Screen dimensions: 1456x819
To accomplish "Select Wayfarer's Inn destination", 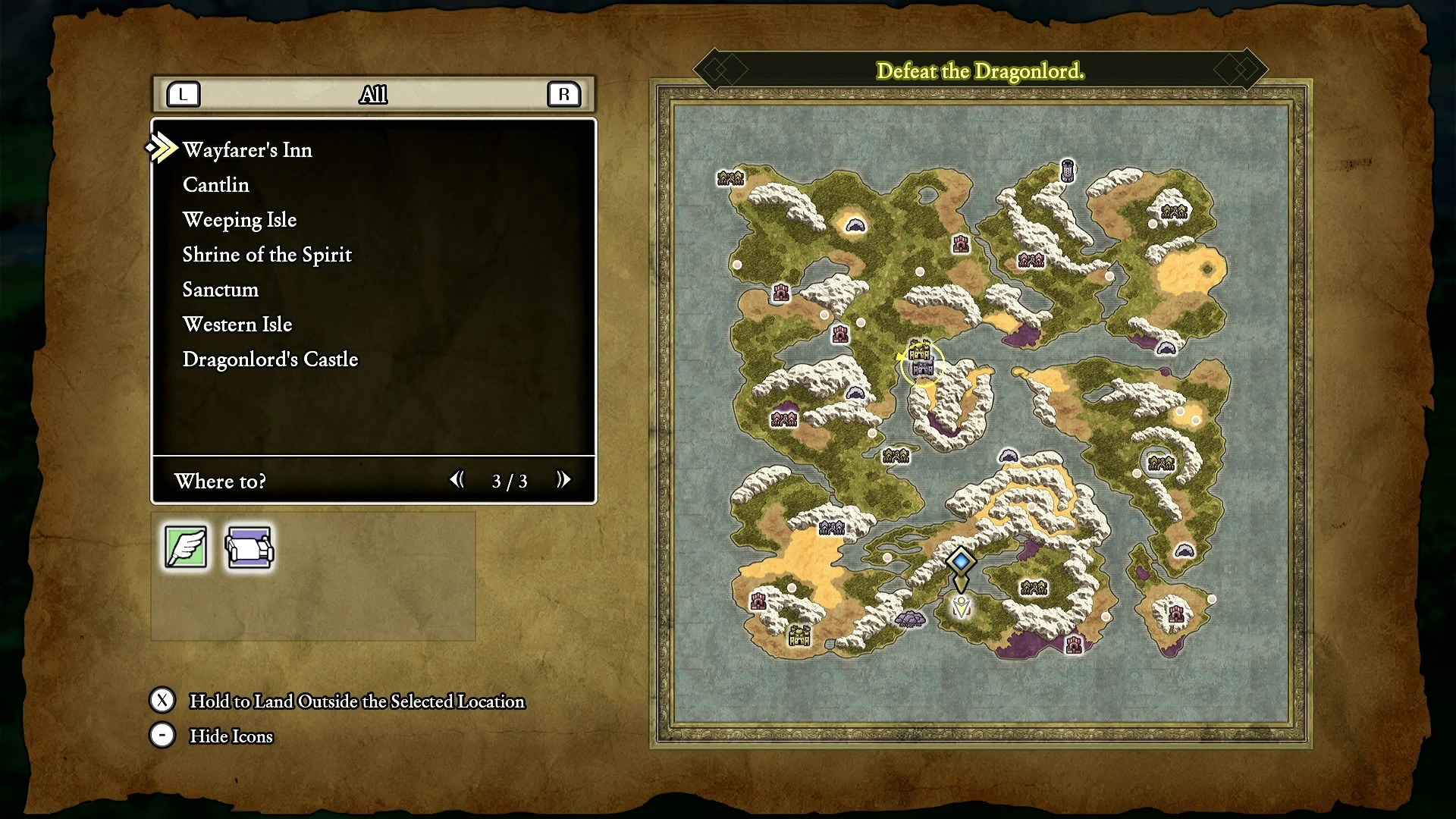I will coord(247,150).
